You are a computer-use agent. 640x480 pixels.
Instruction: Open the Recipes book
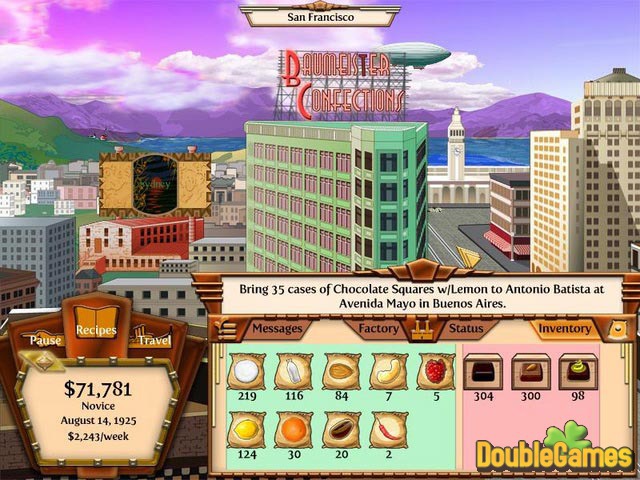click(x=97, y=330)
